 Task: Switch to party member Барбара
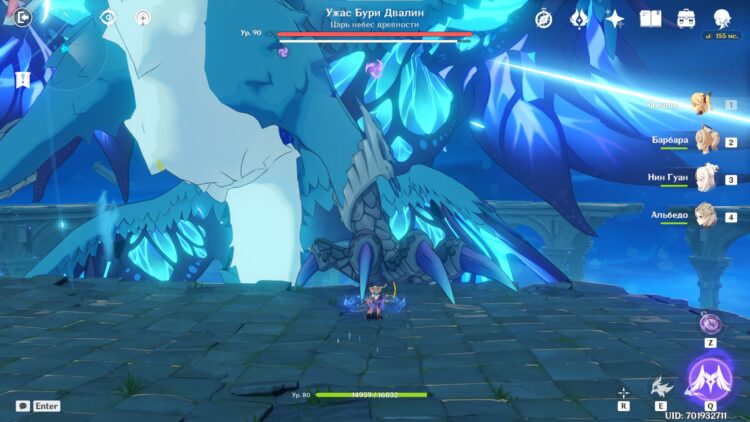click(x=707, y=140)
